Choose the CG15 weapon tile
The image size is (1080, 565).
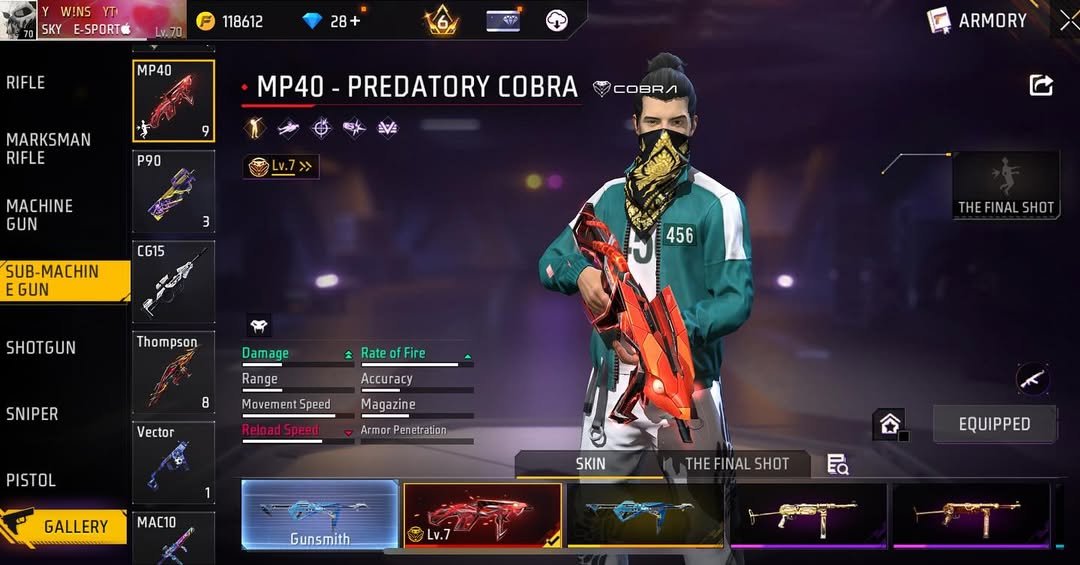coord(173,281)
